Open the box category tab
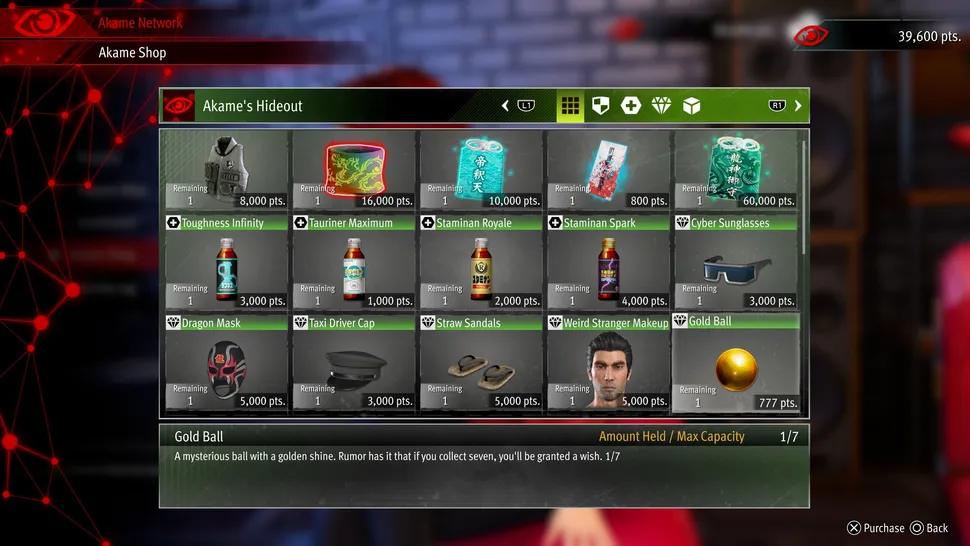 point(691,106)
